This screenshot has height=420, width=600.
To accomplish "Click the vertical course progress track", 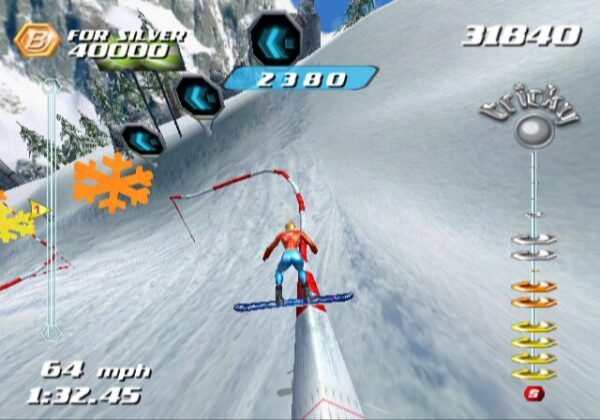I will [x=51, y=210].
